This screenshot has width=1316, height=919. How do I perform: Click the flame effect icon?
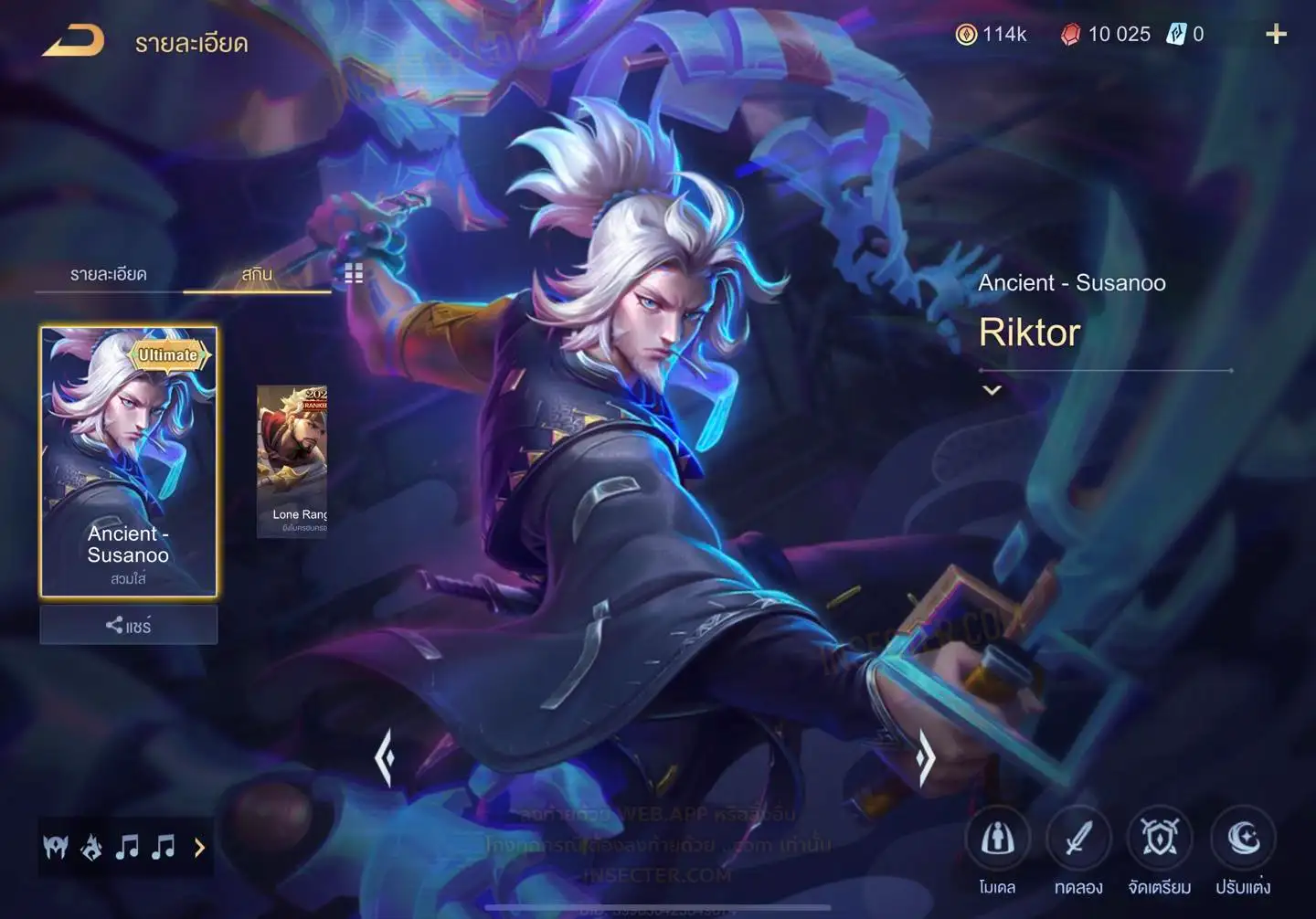click(x=91, y=848)
